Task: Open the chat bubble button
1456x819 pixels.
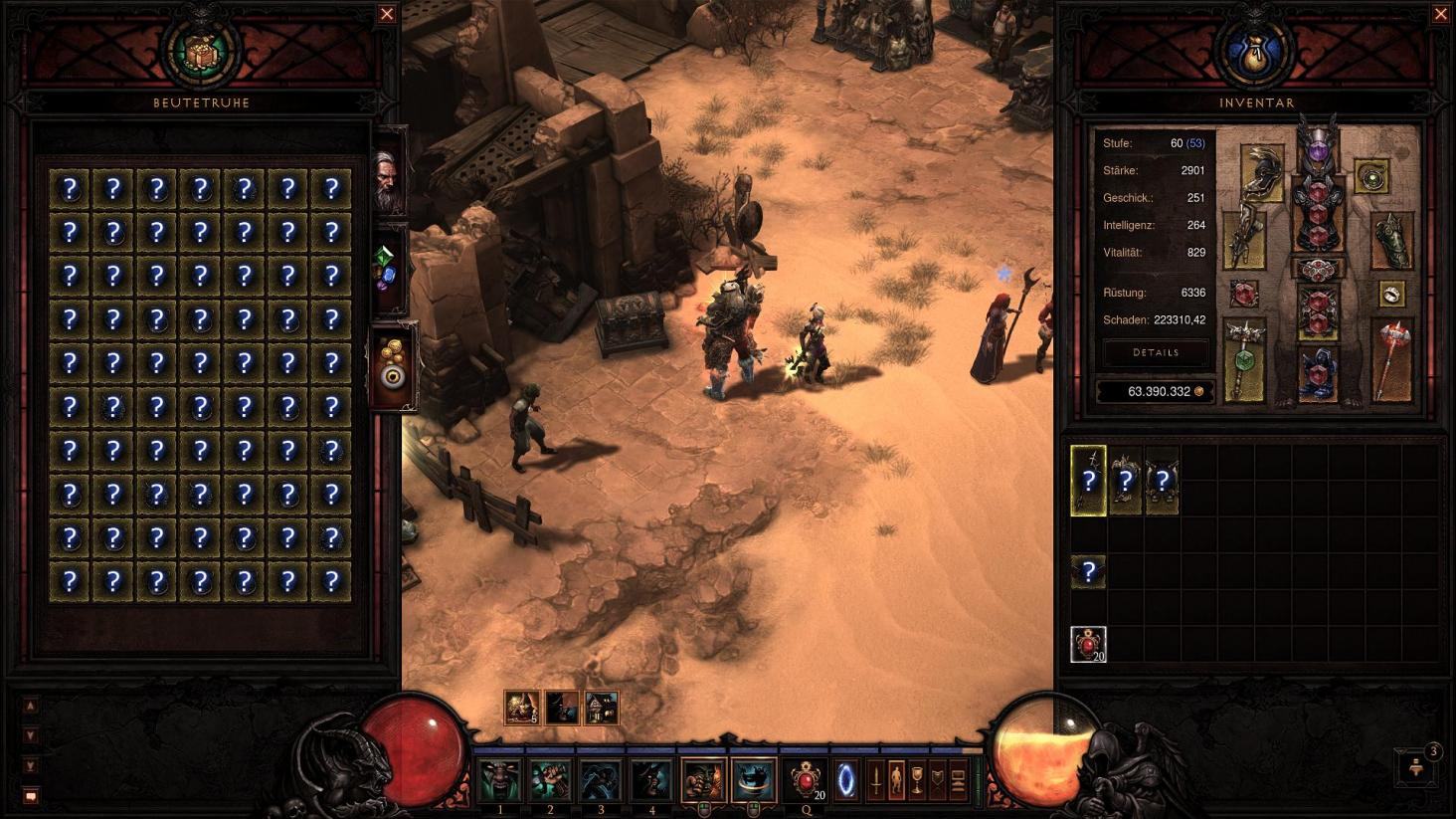Action: 30,796
